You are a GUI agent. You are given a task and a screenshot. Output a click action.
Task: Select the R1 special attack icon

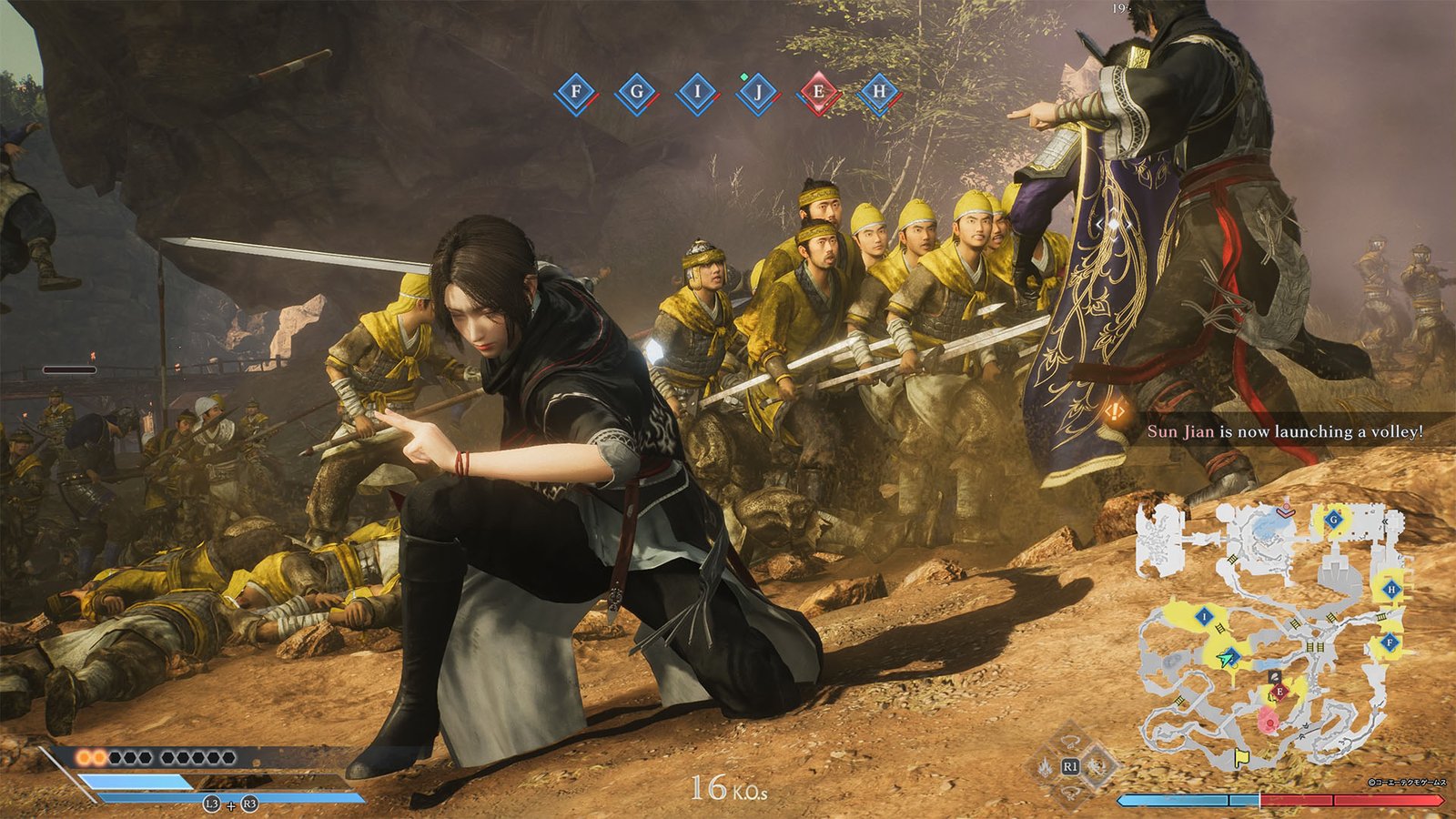(1071, 766)
